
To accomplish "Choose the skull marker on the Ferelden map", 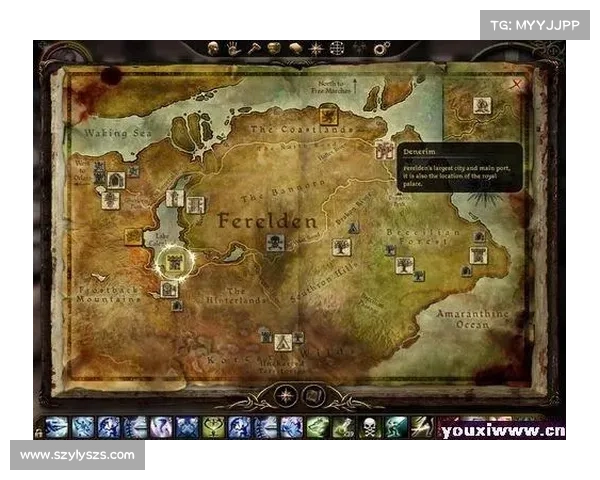I will coord(275,242).
